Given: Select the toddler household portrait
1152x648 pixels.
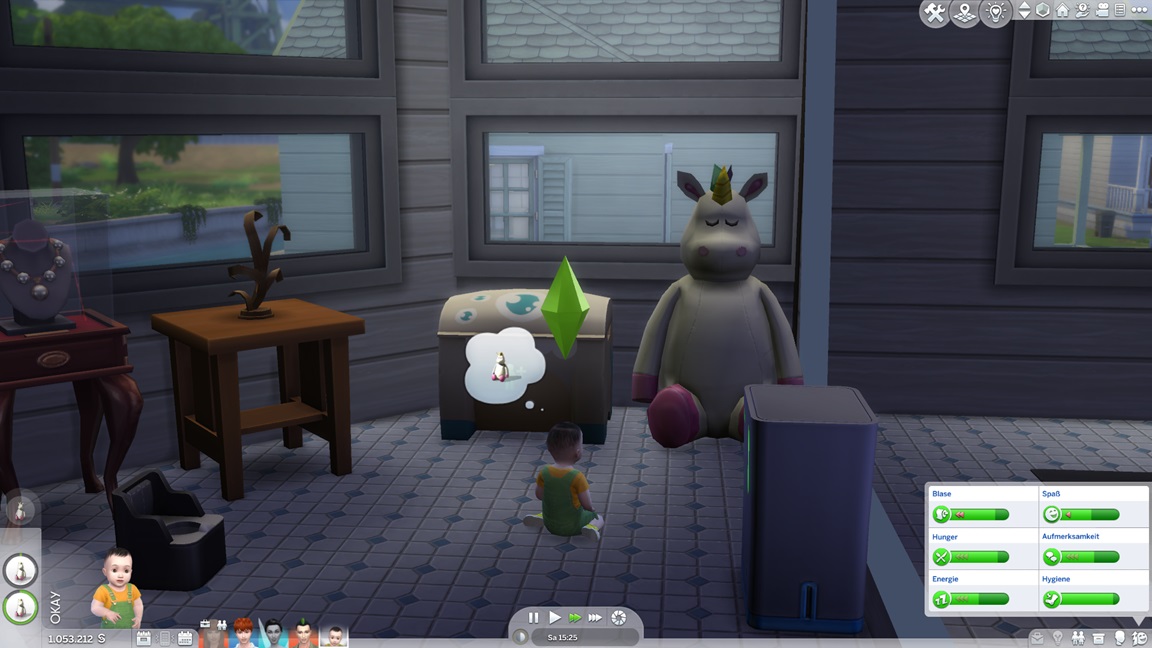Looking at the screenshot, I should click(334, 634).
